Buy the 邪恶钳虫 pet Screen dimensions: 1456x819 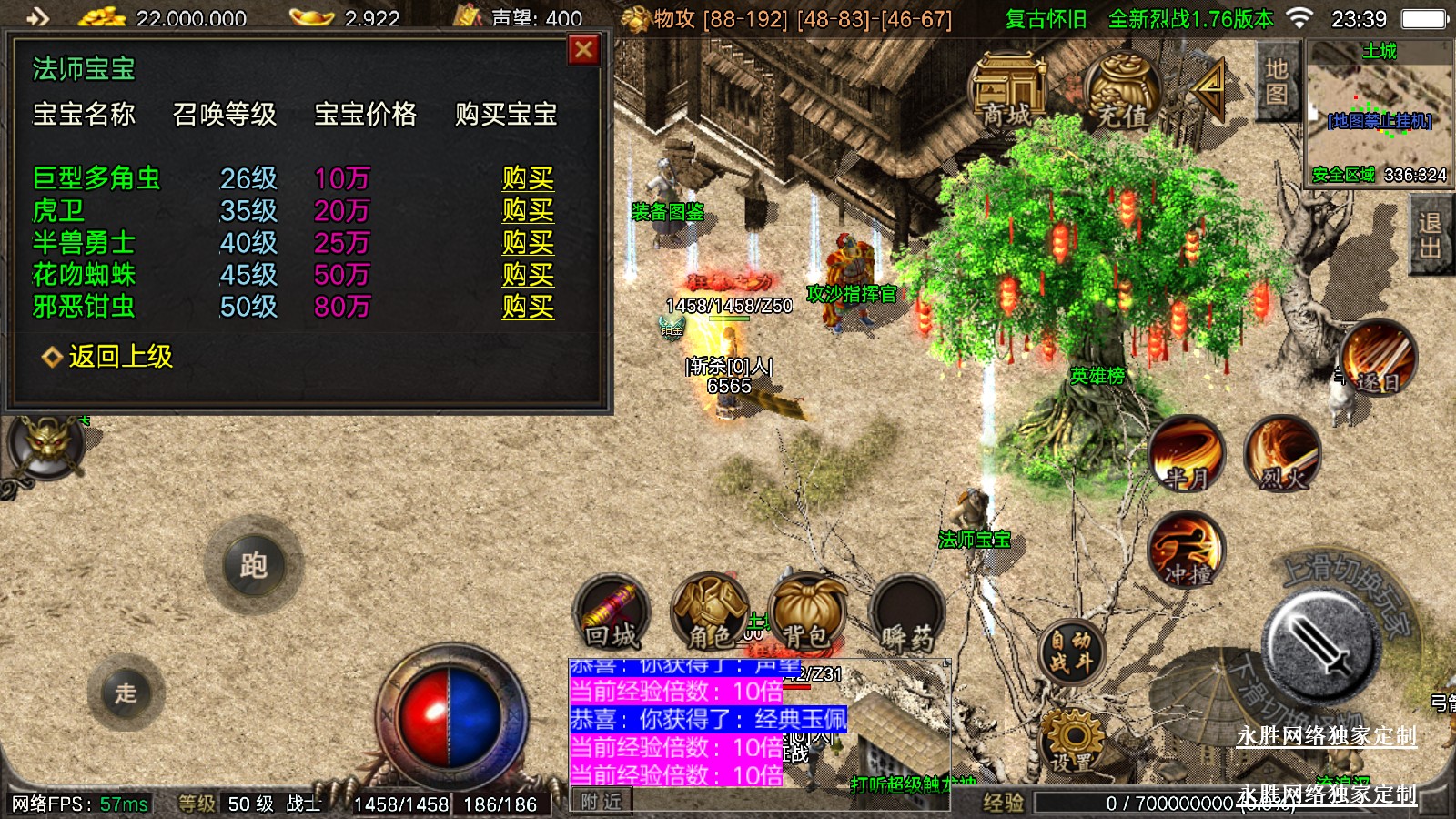tap(528, 307)
